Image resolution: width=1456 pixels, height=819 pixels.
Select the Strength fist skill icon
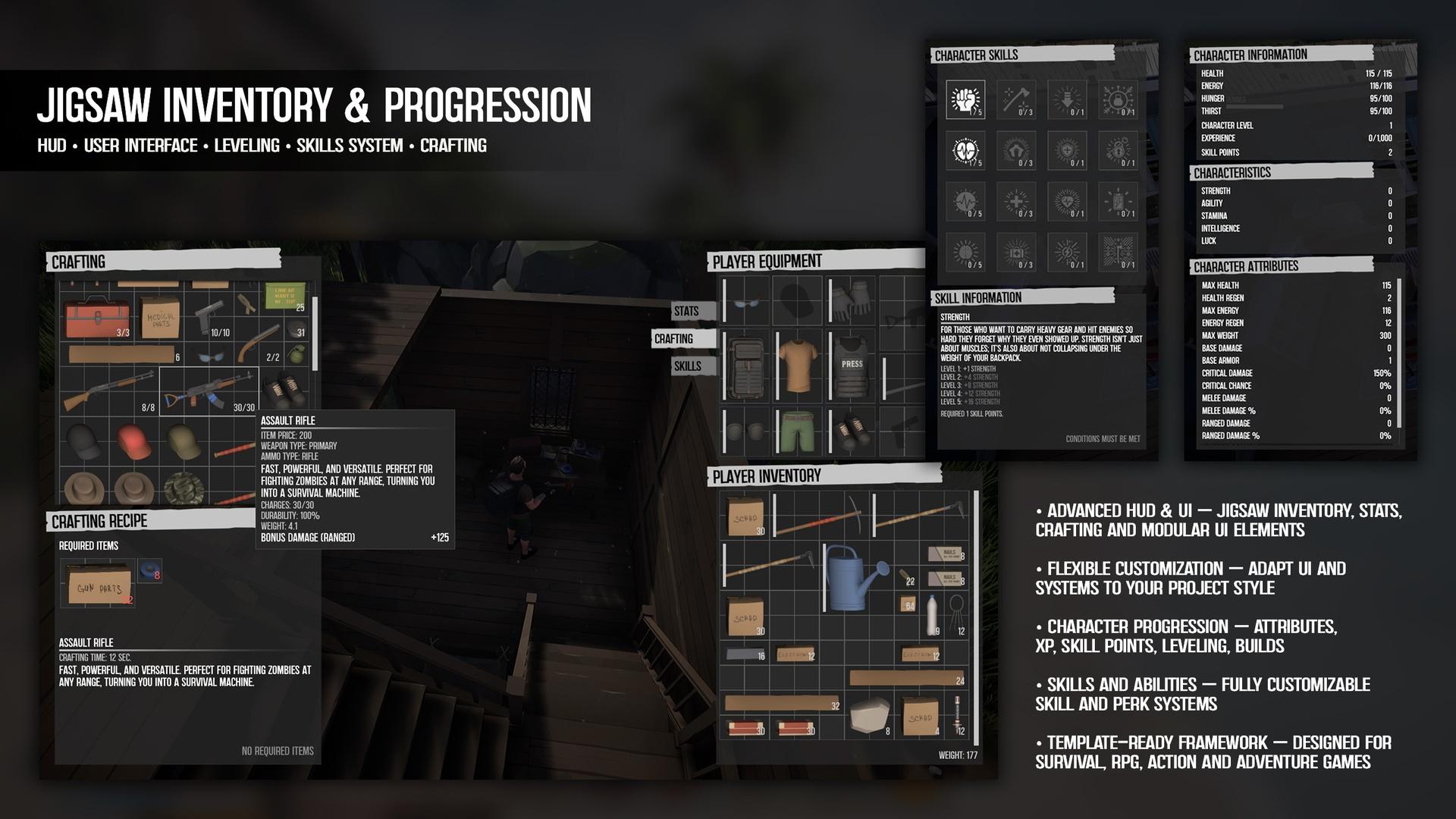965,99
